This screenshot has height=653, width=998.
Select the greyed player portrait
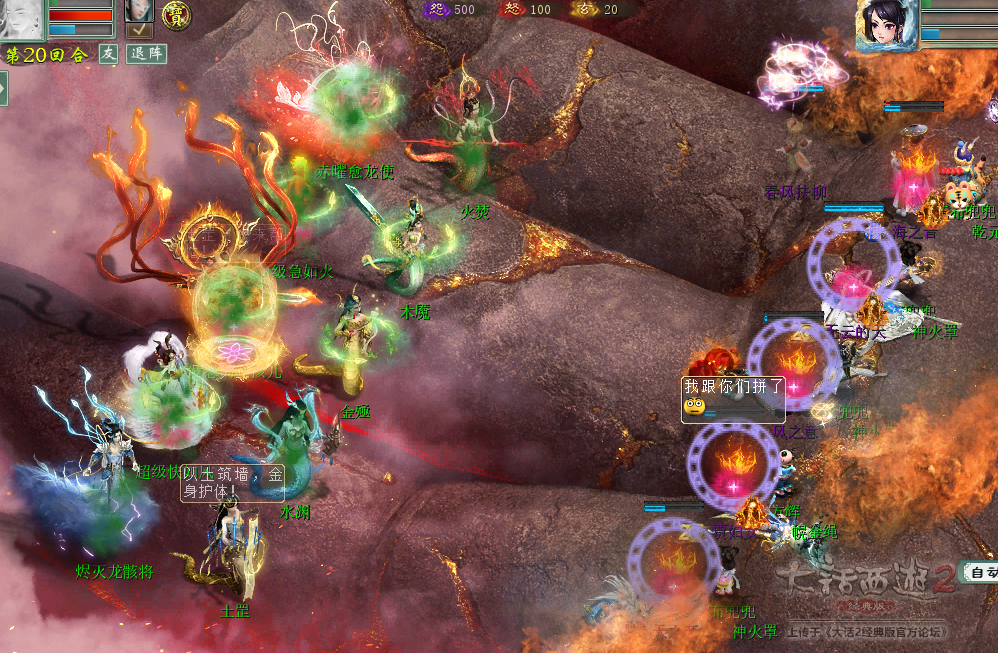tap(22, 19)
